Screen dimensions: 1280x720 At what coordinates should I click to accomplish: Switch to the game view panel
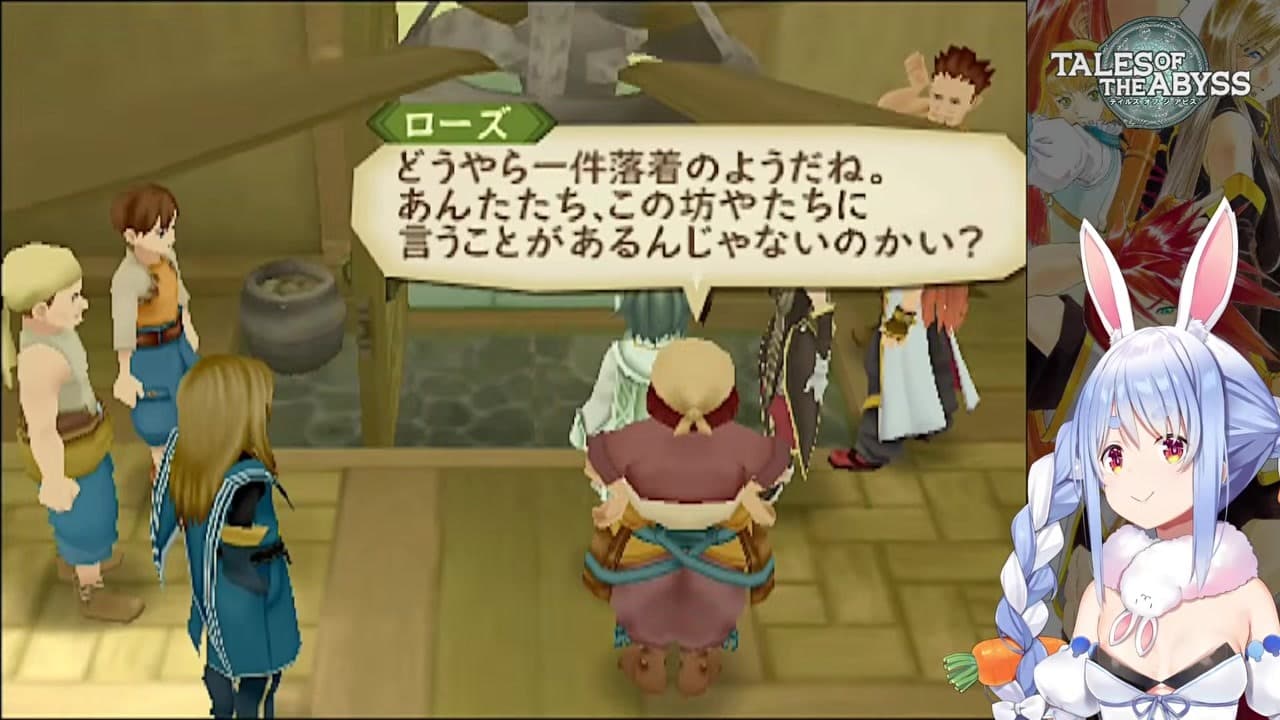510,360
